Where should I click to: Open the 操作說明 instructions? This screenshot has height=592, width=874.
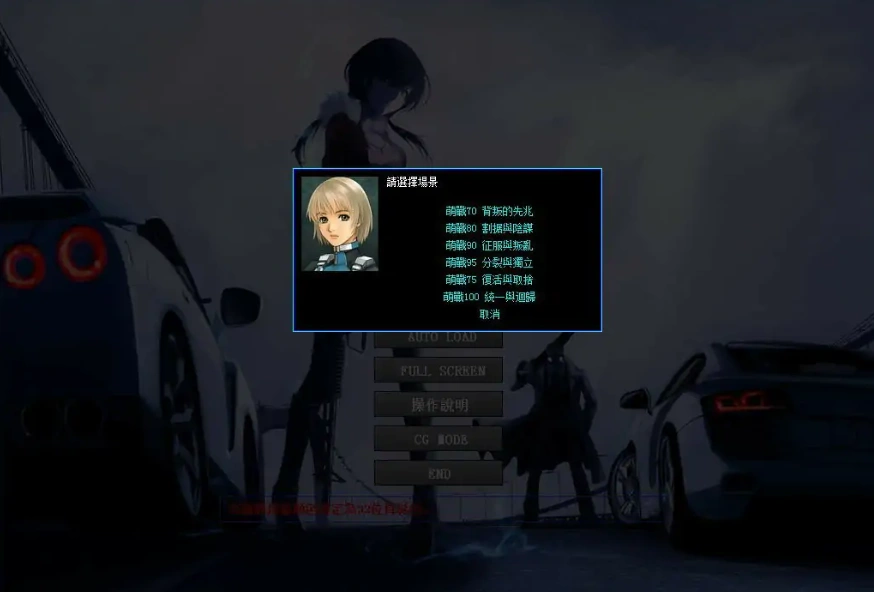tap(439, 405)
